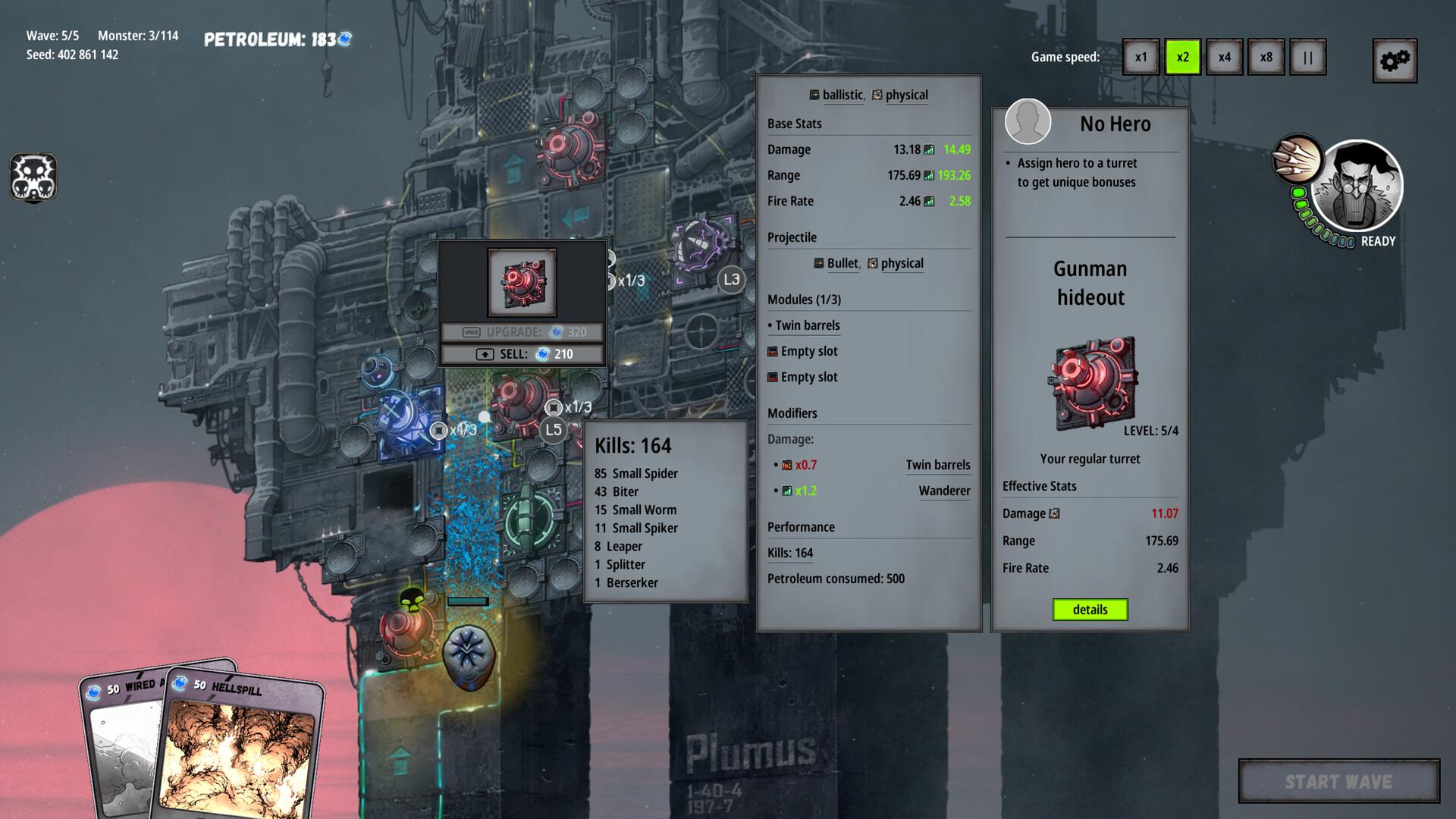
Task: Start the next wave
Action: [x=1338, y=781]
